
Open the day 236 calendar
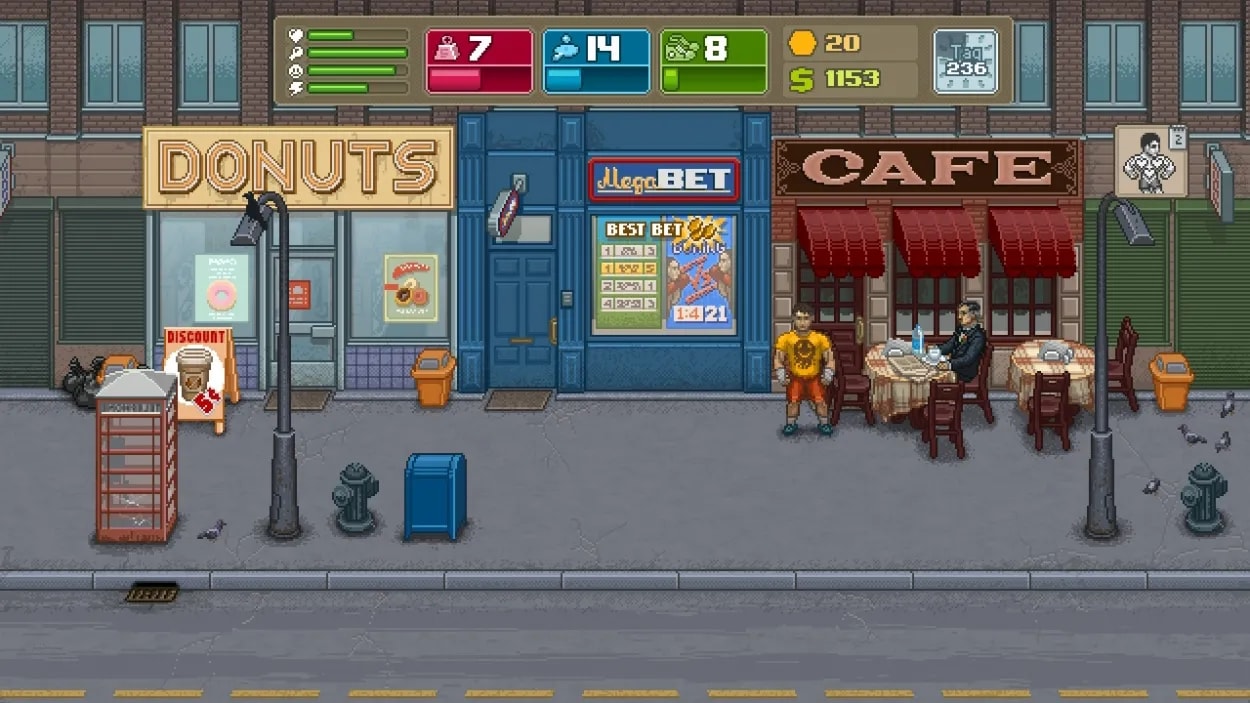[x=965, y=61]
